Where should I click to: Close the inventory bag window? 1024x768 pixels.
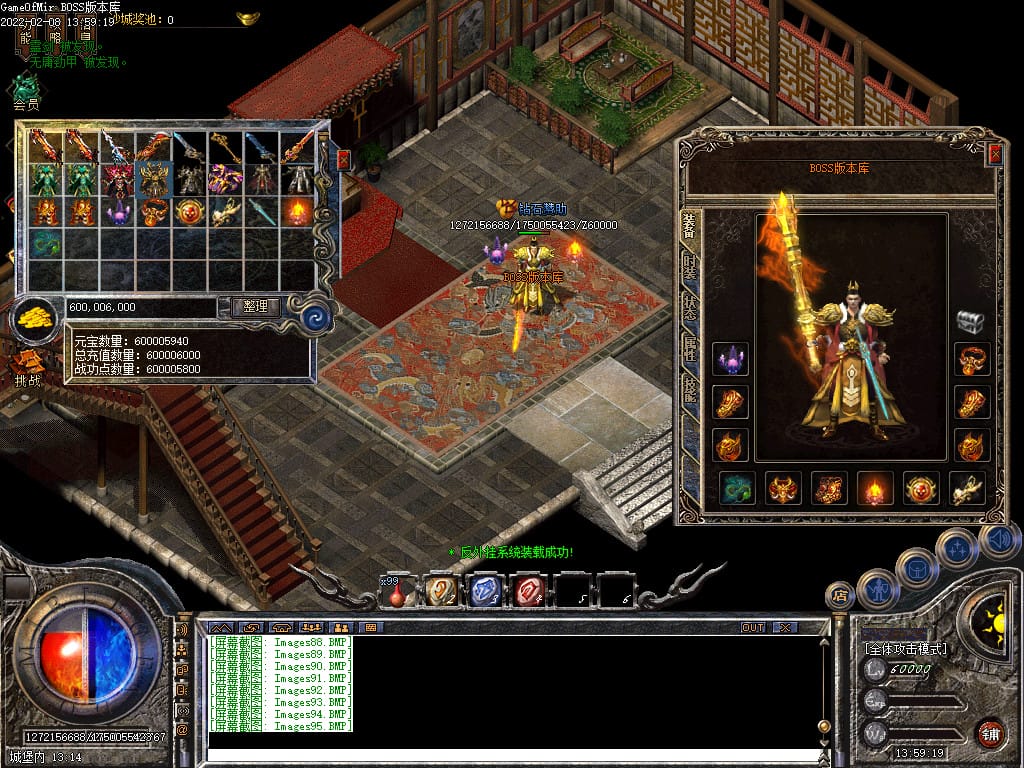[x=344, y=160]
